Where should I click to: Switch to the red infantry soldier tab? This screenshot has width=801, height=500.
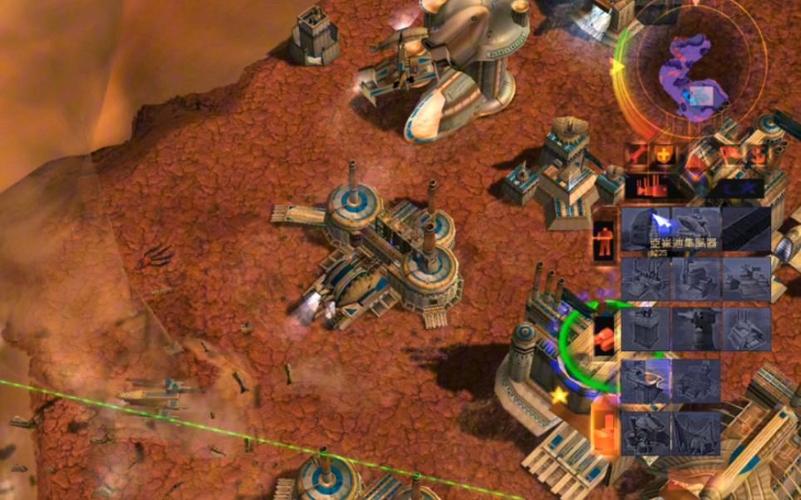[x=603, y=240]
